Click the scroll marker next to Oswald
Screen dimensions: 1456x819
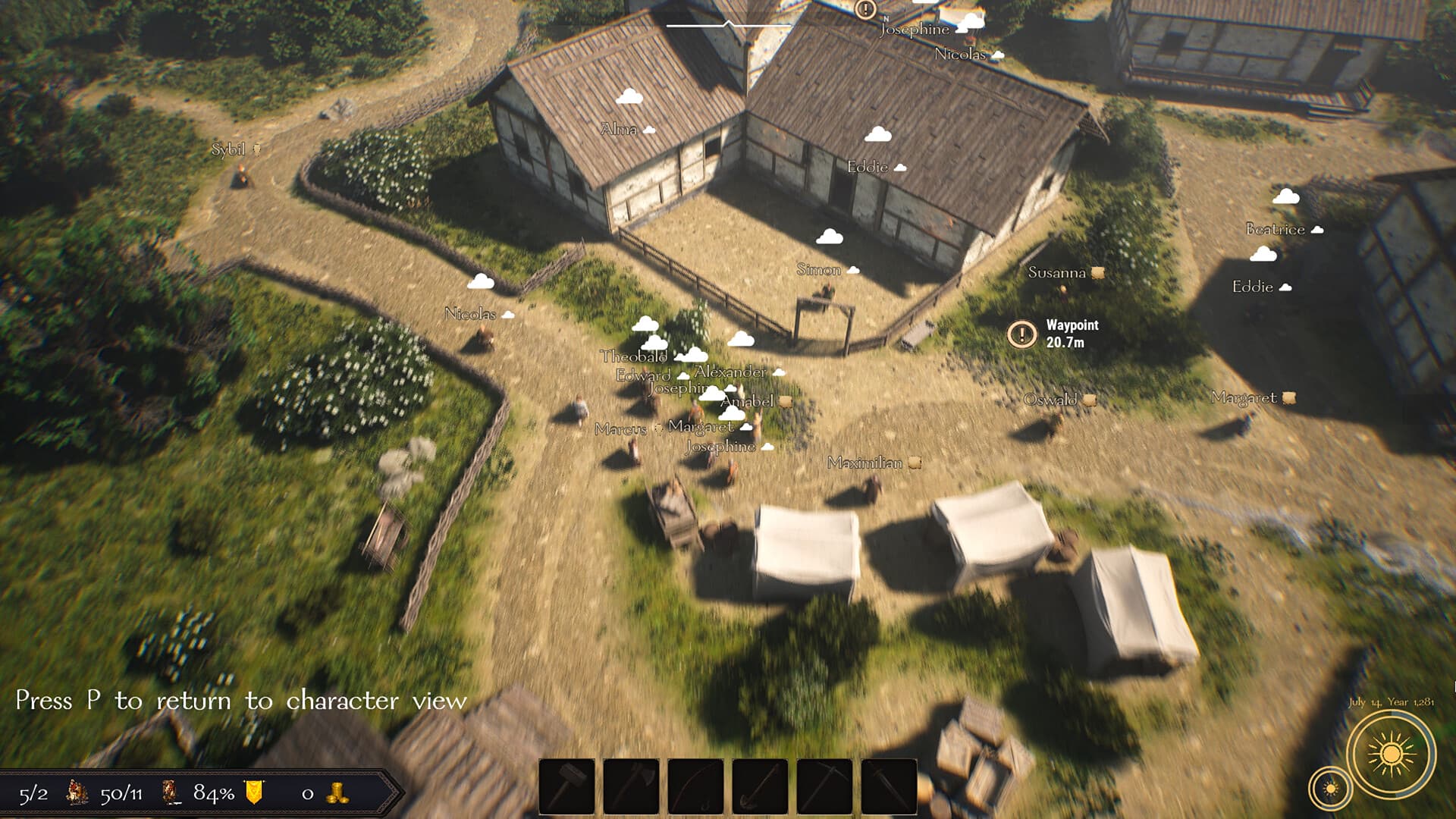[1090, 400]
